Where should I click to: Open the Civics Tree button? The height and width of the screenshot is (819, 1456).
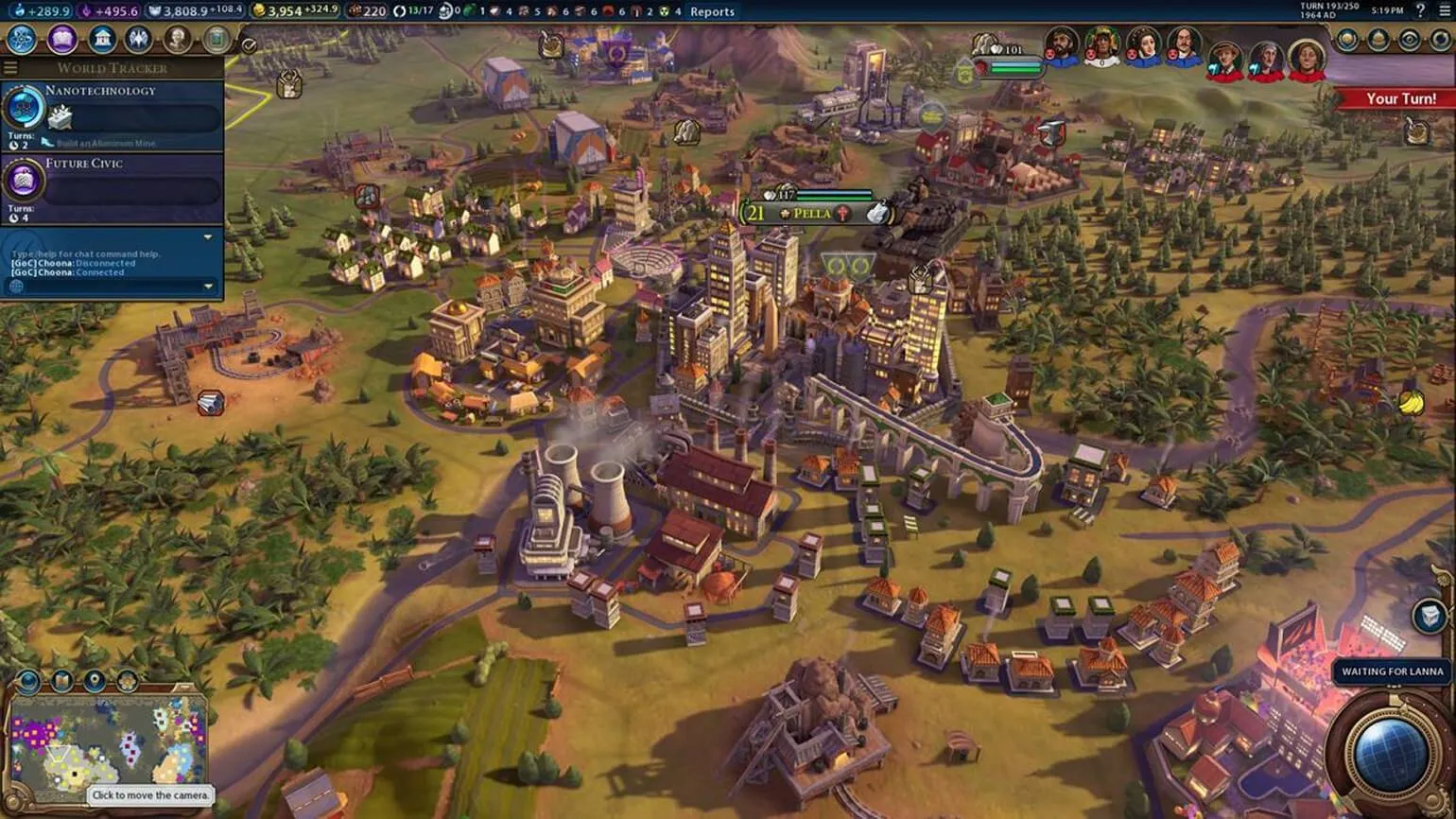coord(61,40)
